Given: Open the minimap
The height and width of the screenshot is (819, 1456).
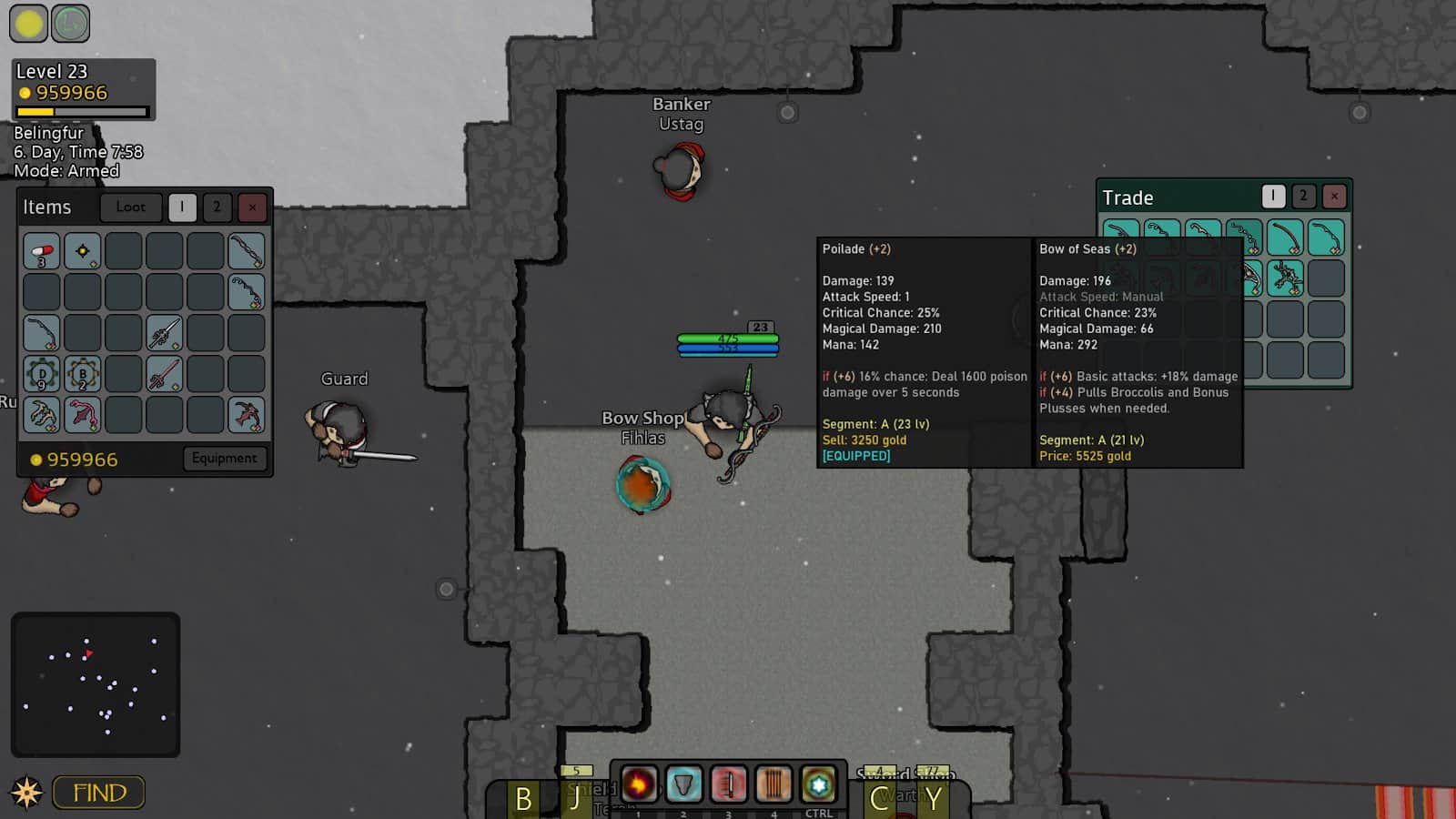Looking at the screenshot, I should pyautogui.click(x=96, y=684).
